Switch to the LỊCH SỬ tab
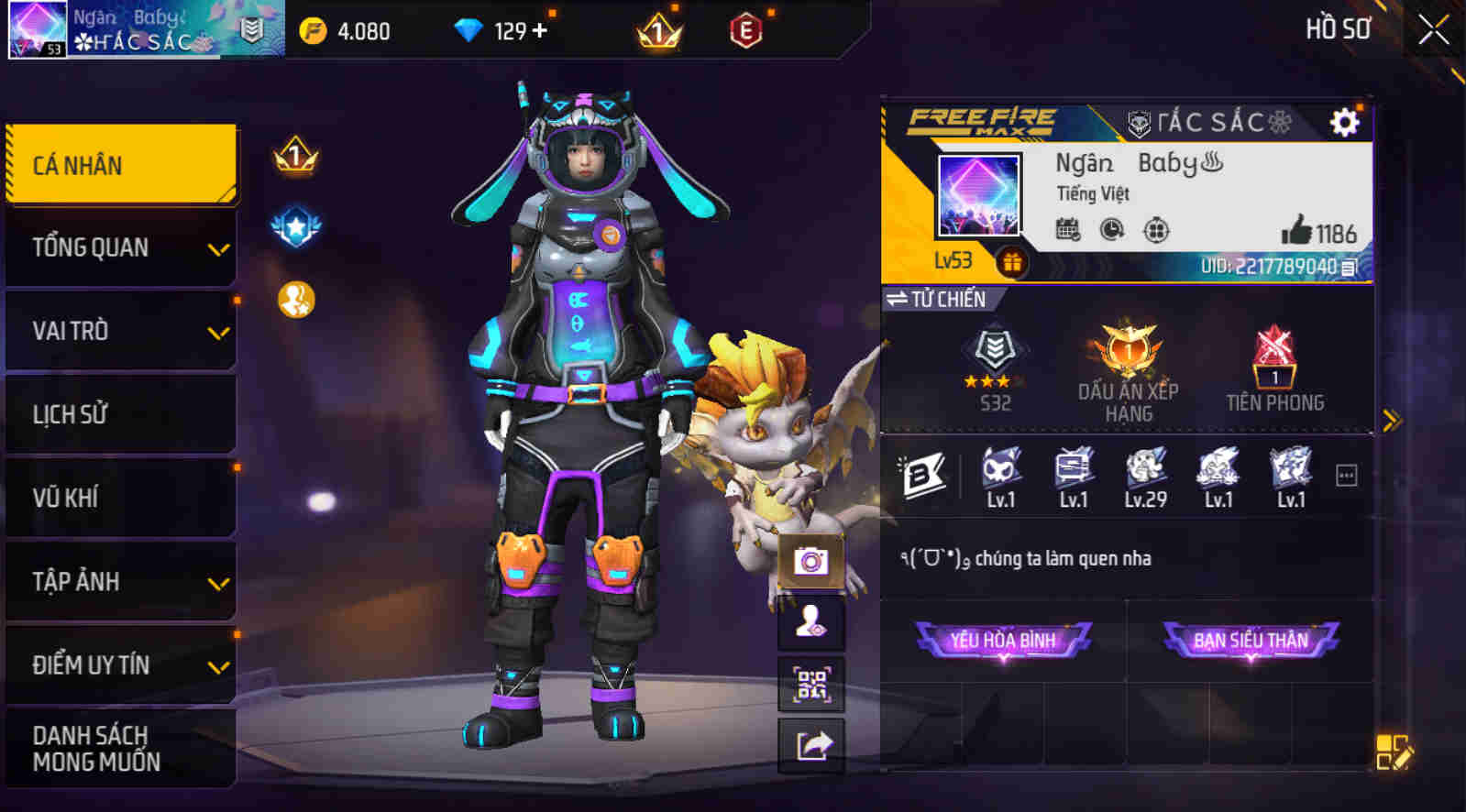 point(120,414)
